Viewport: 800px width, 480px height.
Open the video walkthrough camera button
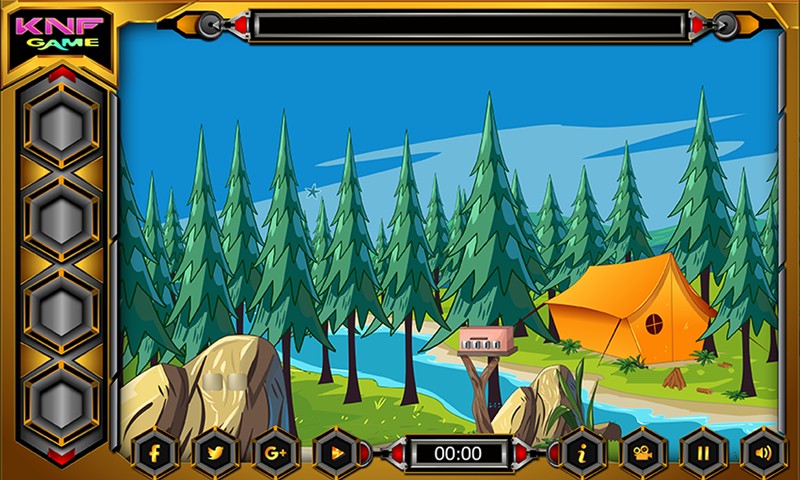click(643, 453)
